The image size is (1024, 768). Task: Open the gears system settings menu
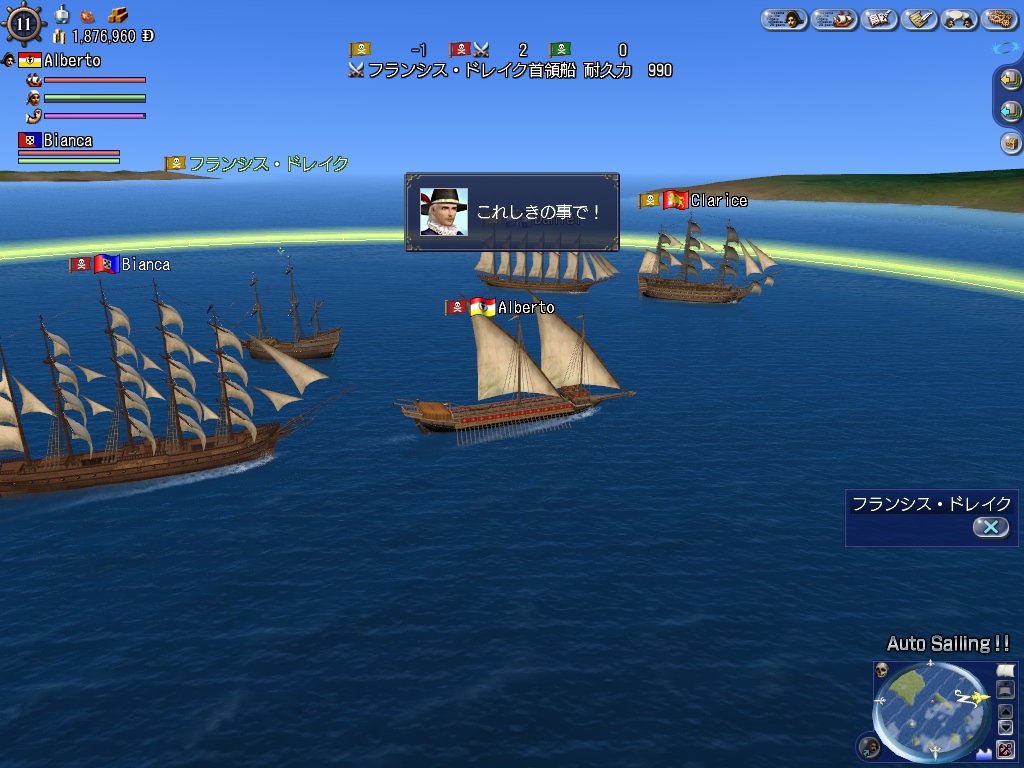999,19
